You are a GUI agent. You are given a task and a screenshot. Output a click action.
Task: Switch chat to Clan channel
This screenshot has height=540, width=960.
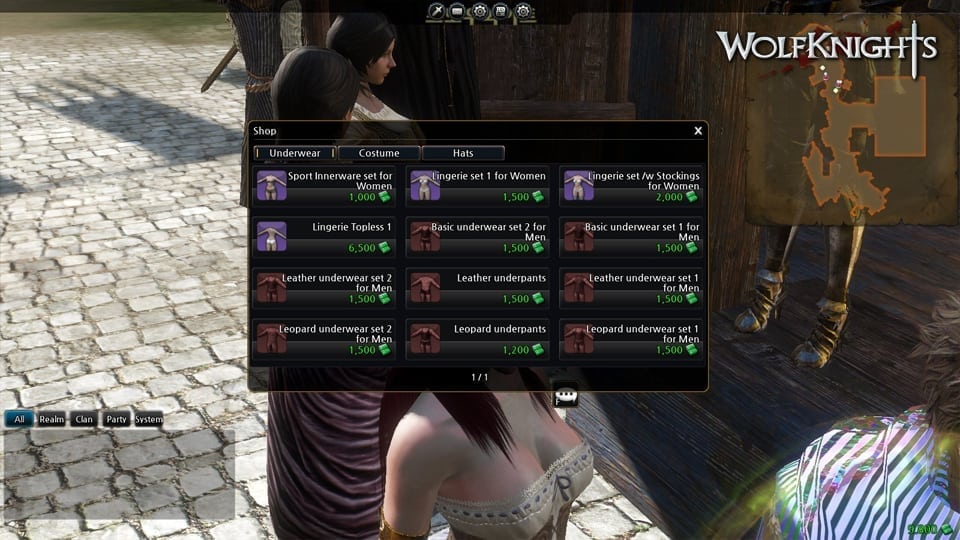pyautogui.click(x=84, y=419)
